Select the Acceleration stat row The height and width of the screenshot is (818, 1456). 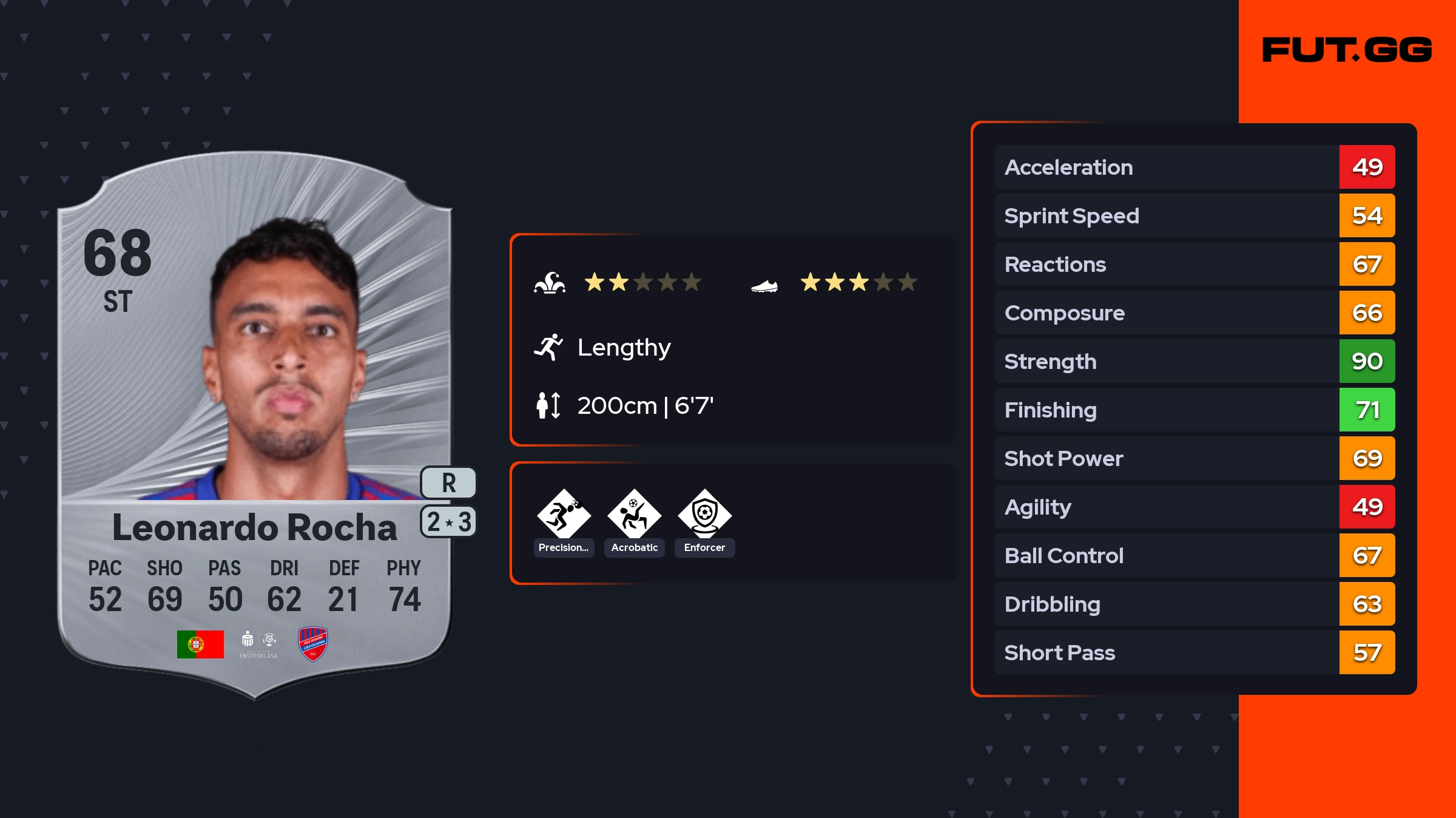point(1194,167)
